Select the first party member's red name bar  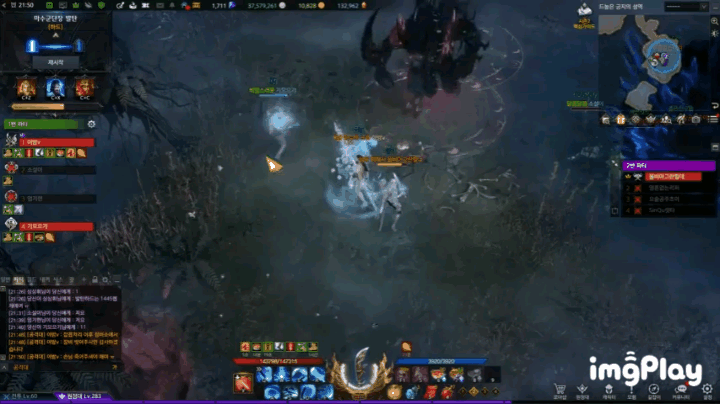point(56,142)
